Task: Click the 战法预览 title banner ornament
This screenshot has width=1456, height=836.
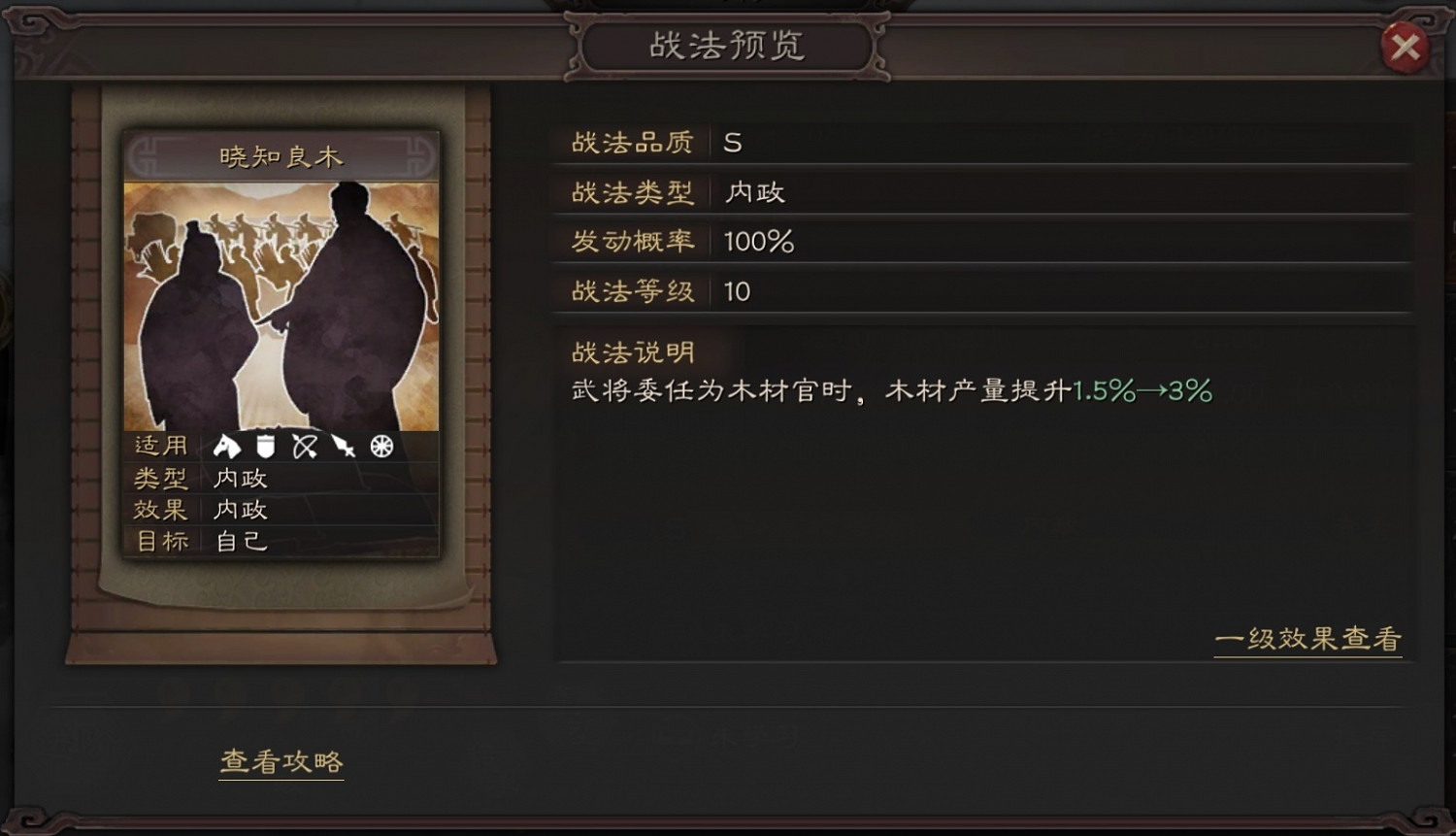Action: coord(727,46)
